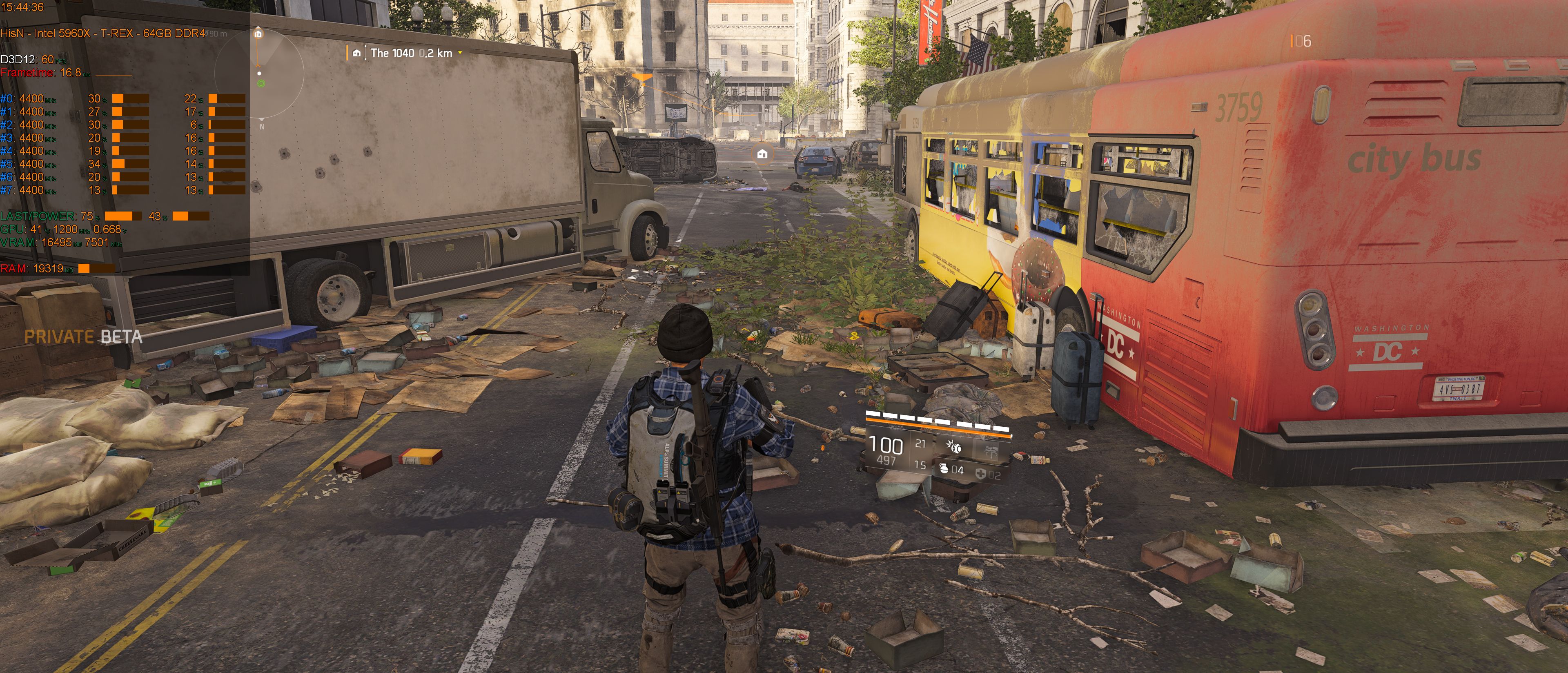Use the armor kit shield icon

click(980, 473)
